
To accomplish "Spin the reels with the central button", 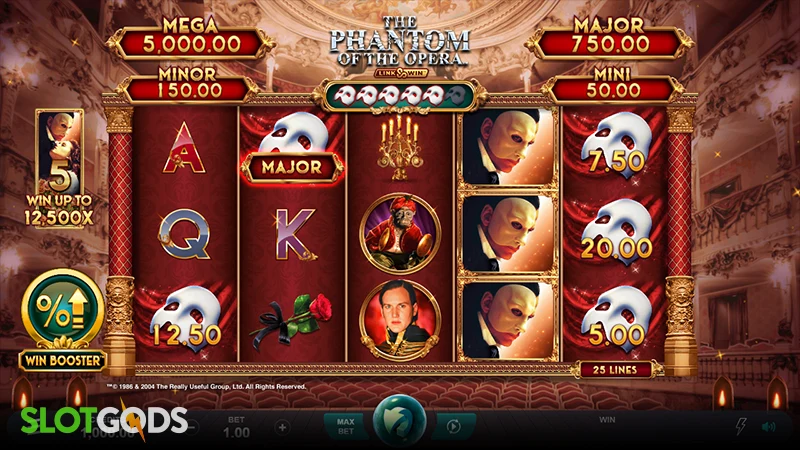I will coord(399,423).
